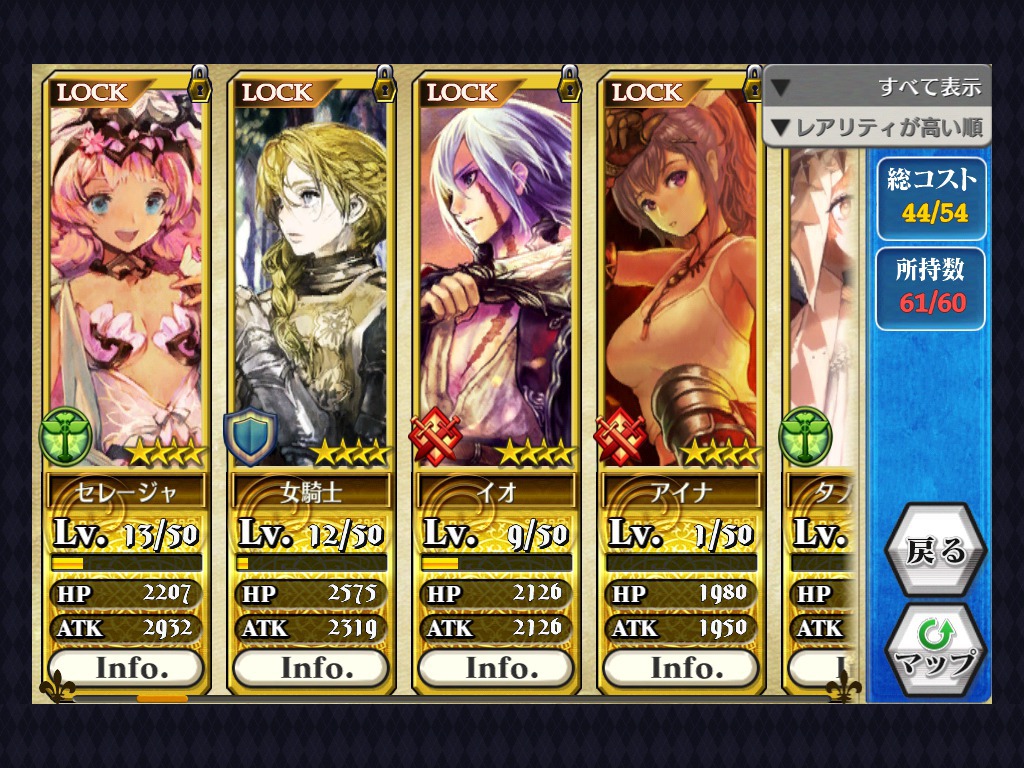Image resolution: width=1024 pixels, height=768 pixels.
Task: Change the レアリティが高い順 sort order
Action: click(x=877, y=127)
